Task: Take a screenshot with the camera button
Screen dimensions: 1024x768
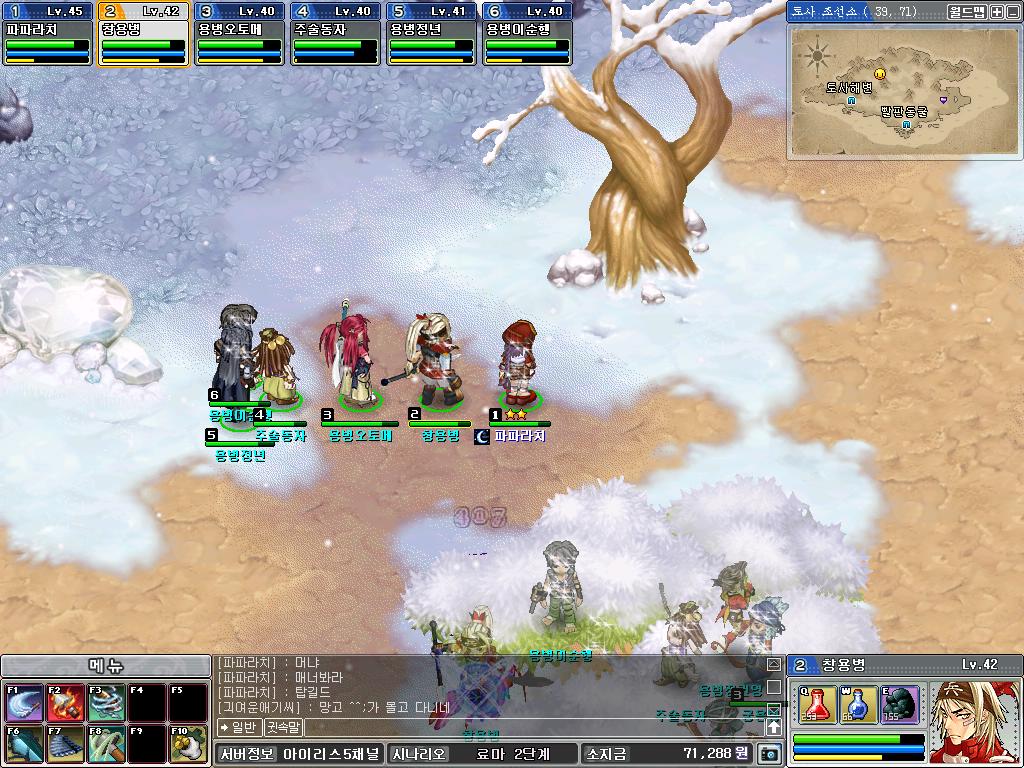Action: tap(769, 754)
